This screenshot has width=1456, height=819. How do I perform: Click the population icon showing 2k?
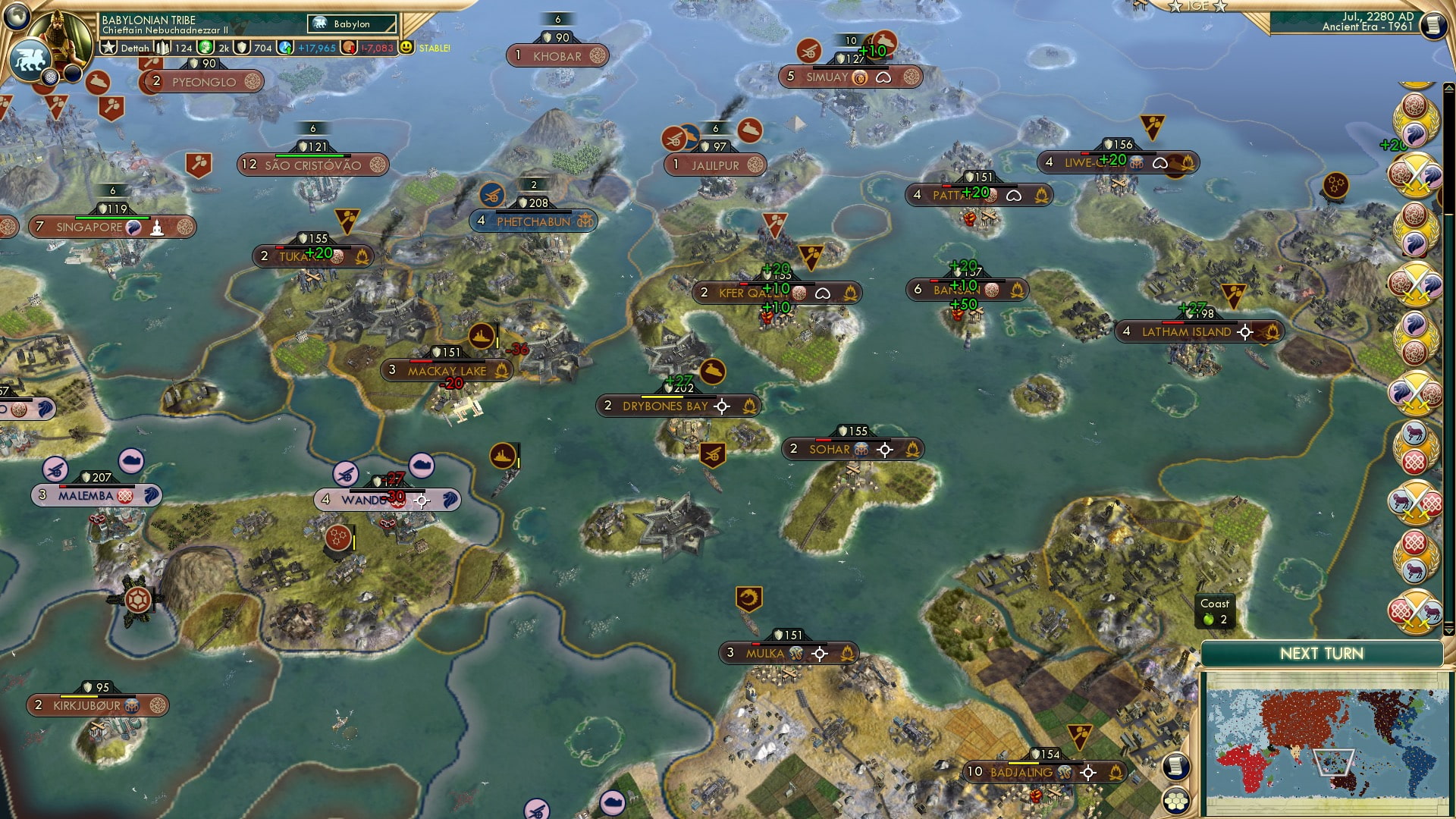[x=206, y=47]
